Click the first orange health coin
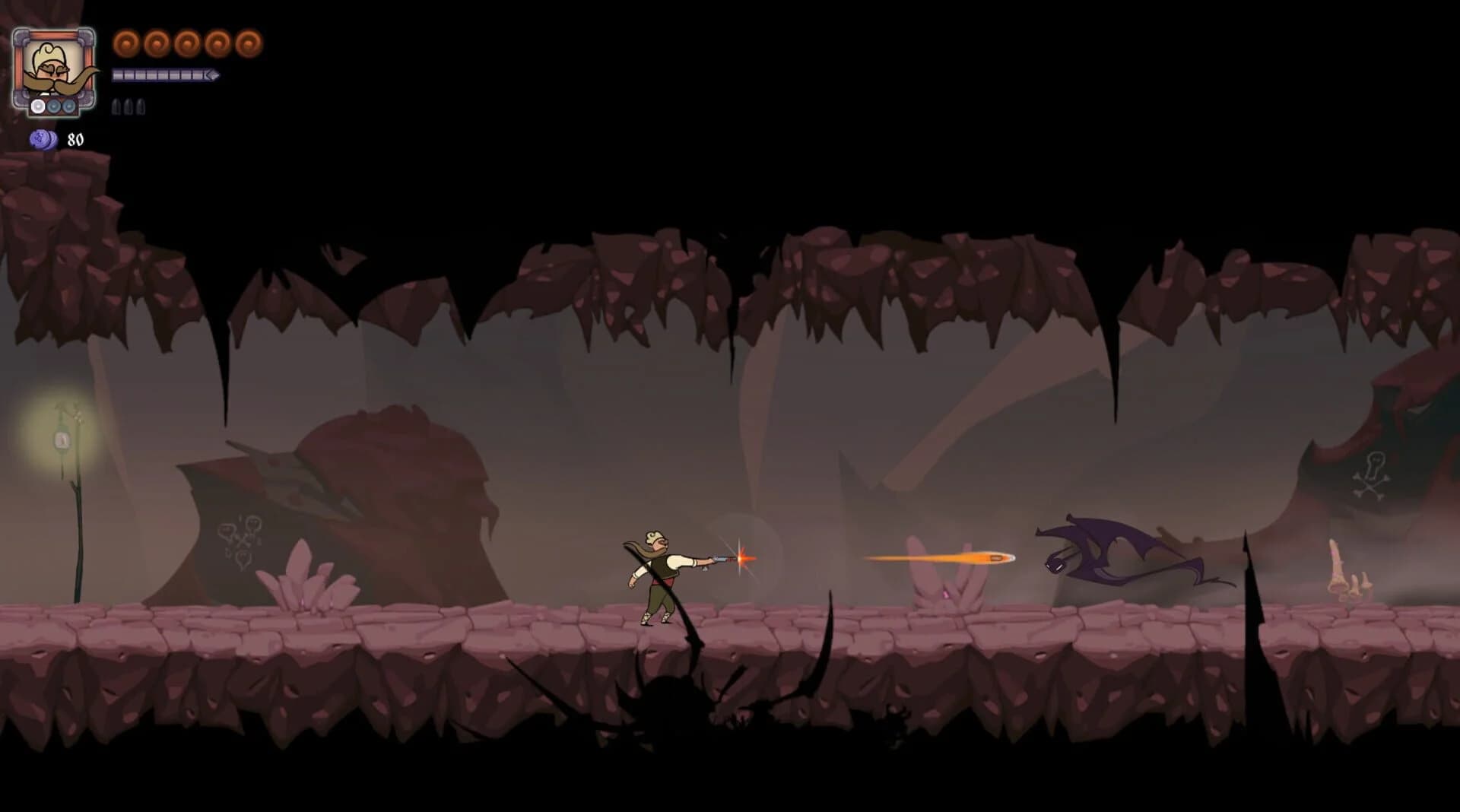The width and height of the screenshot is (1460, 812). (127, 43)
